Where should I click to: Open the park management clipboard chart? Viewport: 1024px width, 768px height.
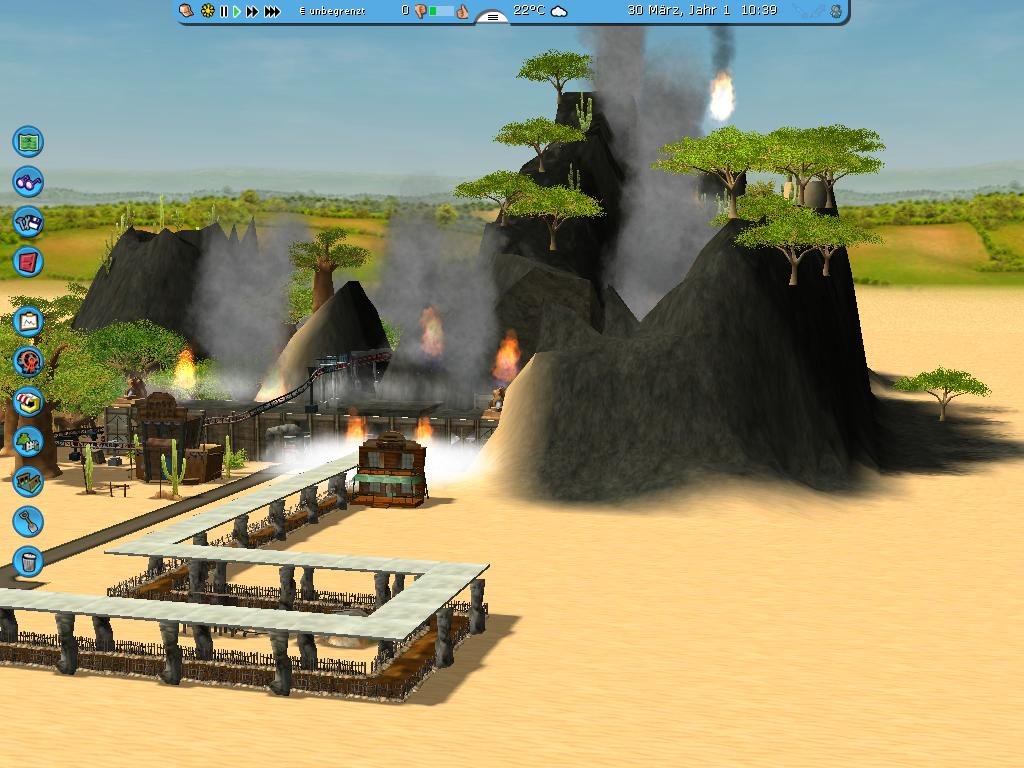pyautogui.click(x=28, y=321)
